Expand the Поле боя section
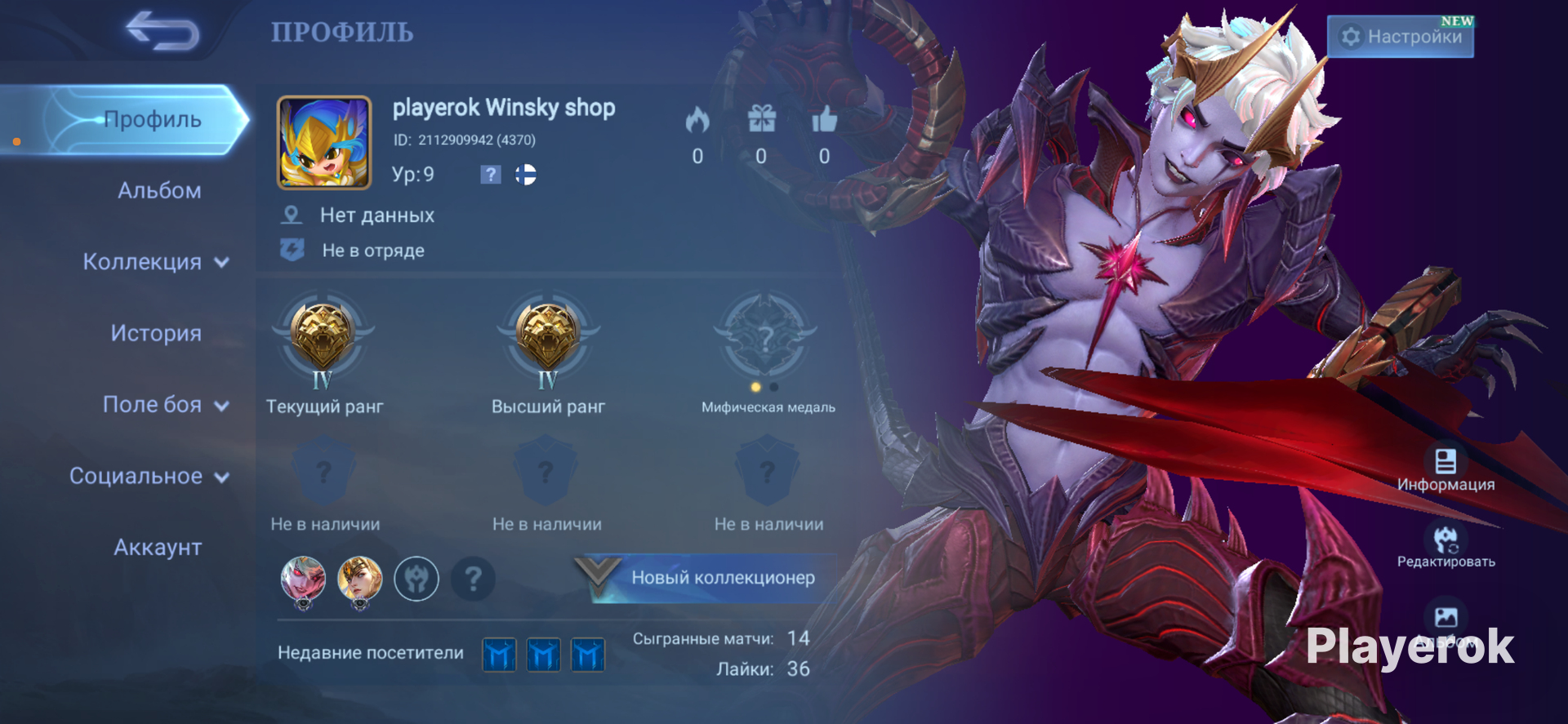1568x724 pixels. coord(165,405)
